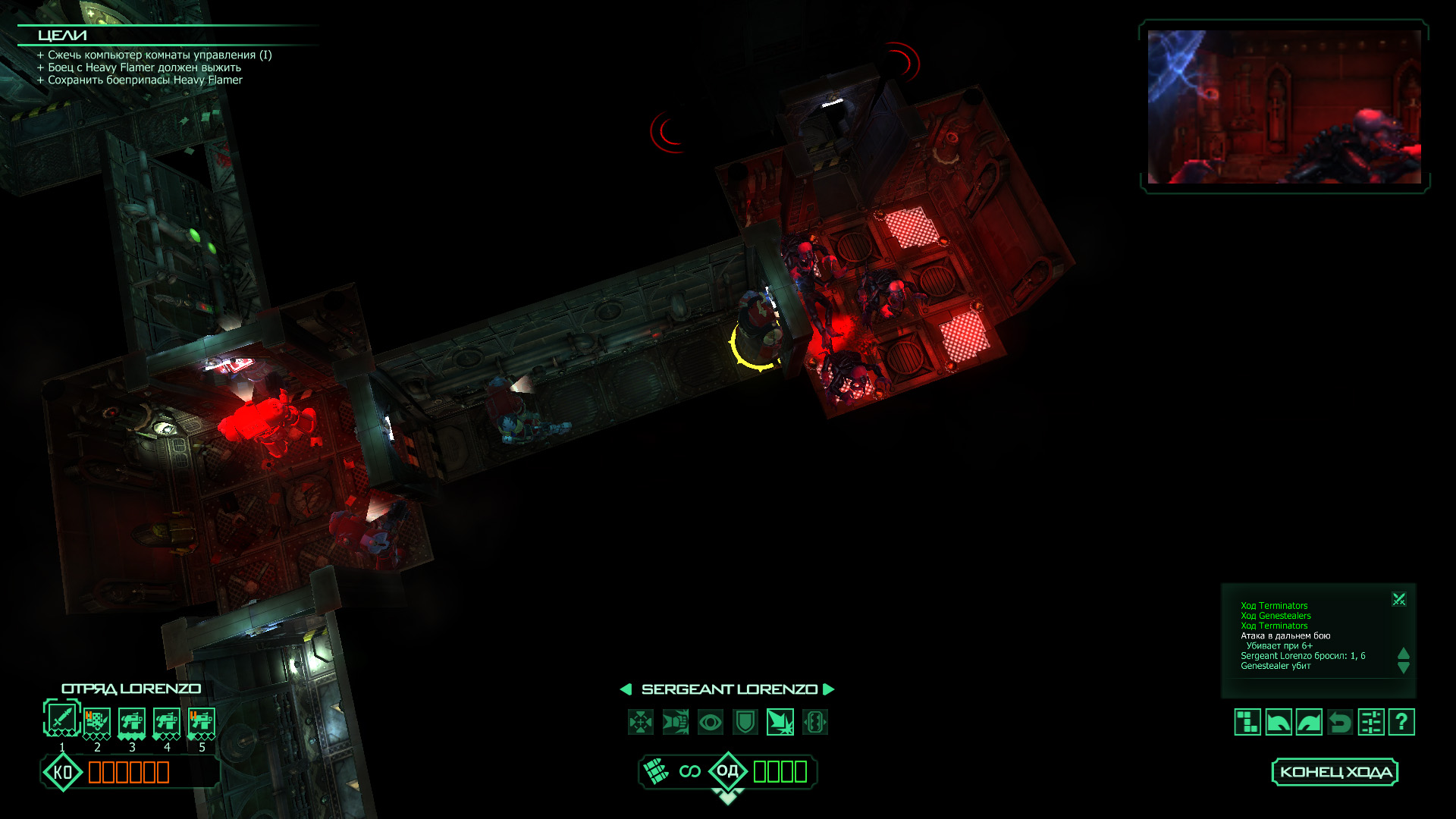
Task: Select squad member 1 with sword icon
Action: (62, 717)
